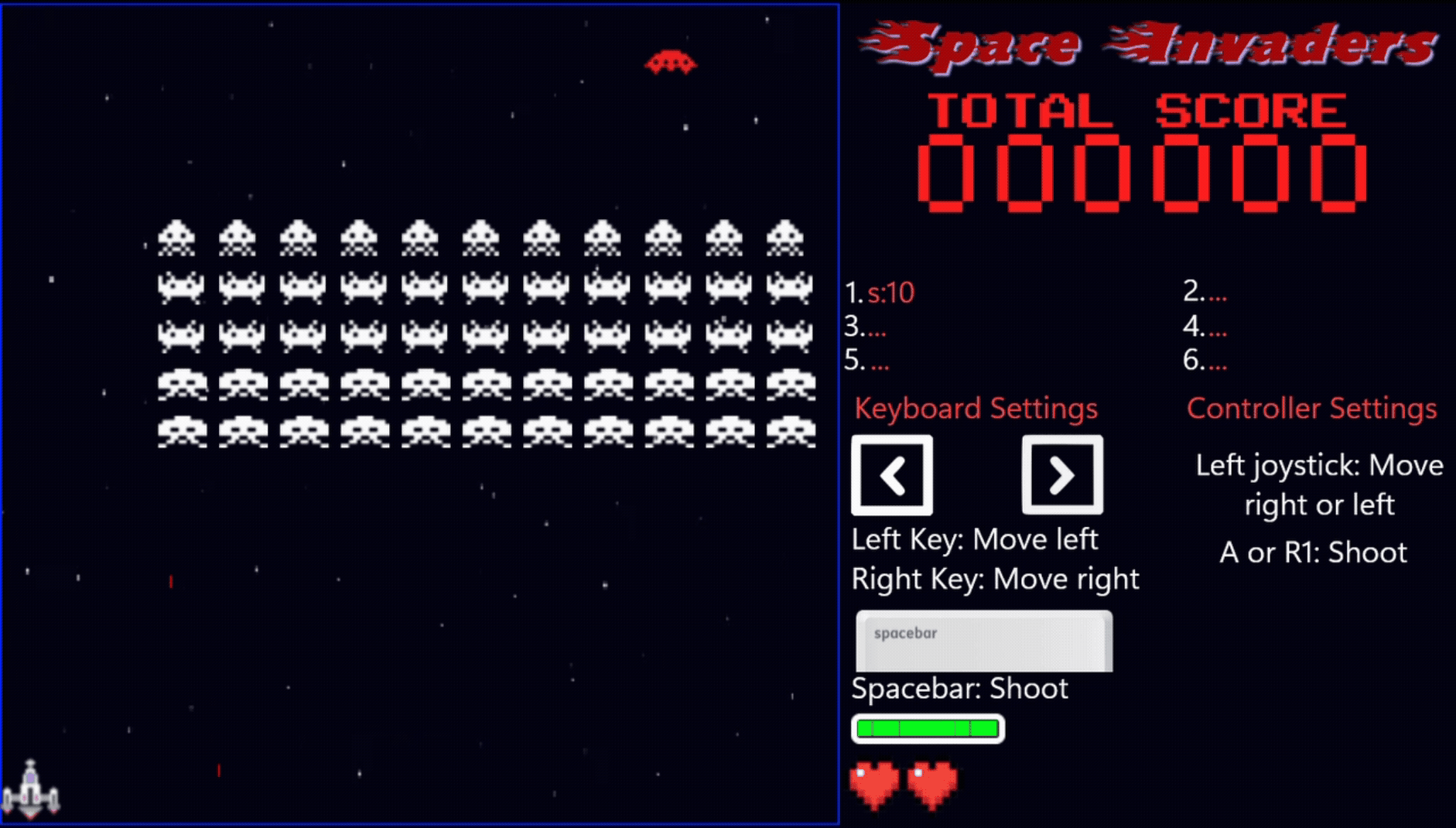Open the Keyboard Settings section
The image size is (1456, 828).
(976, 408)
